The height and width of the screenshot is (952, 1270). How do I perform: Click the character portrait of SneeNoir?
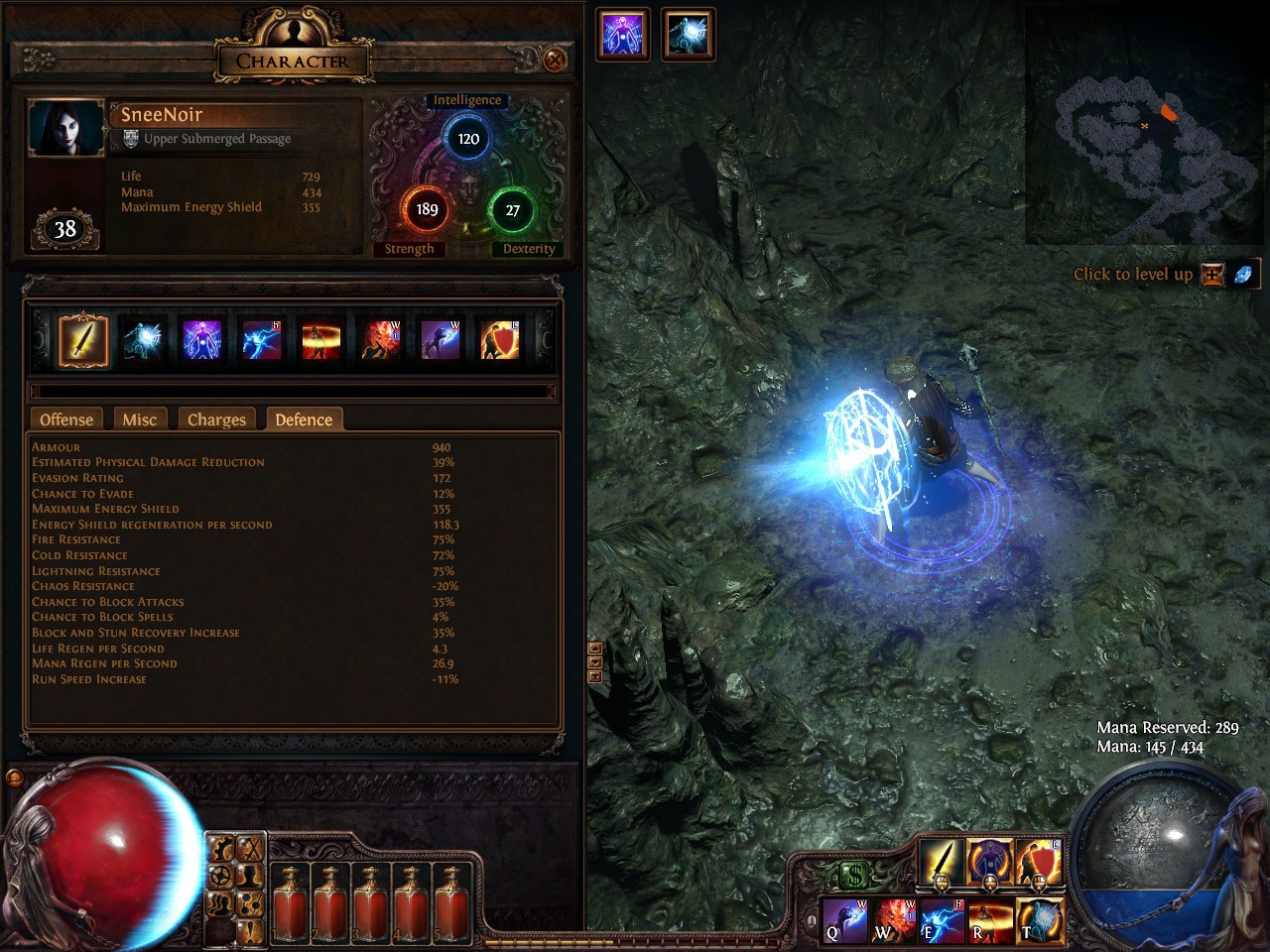point(66,128)
